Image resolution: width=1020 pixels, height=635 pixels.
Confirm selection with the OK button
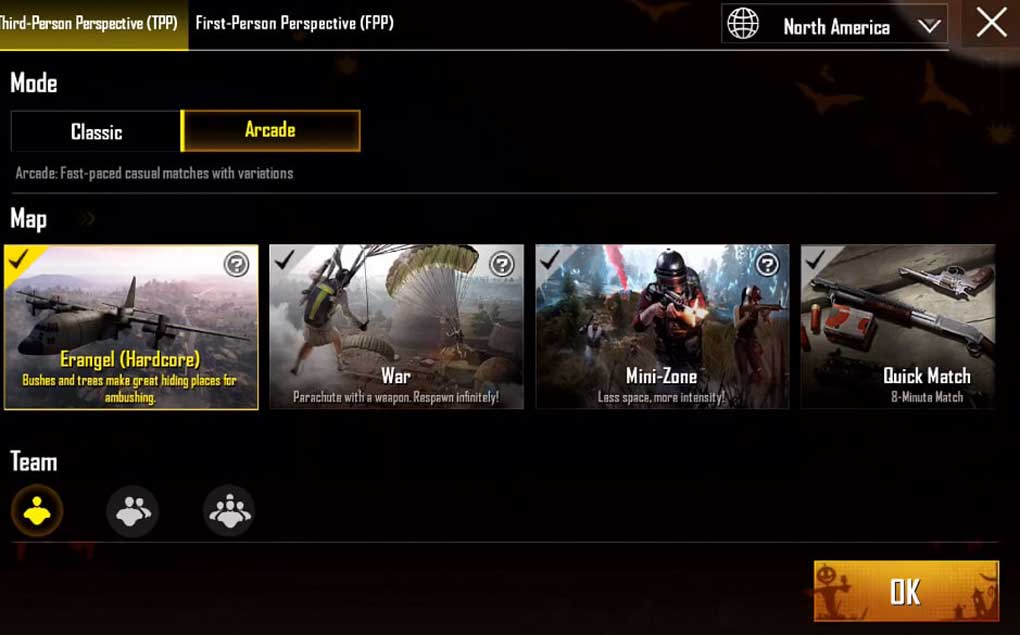click(906, 591)
